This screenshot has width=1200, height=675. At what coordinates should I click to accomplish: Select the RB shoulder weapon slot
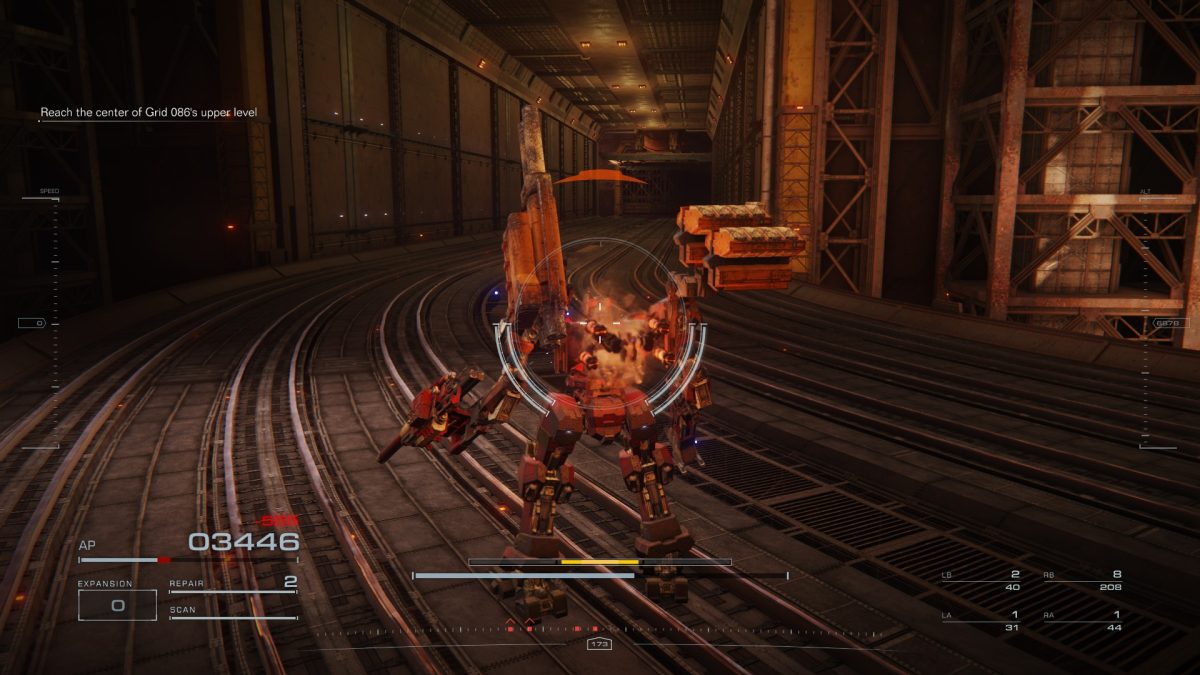point(1082,580)
